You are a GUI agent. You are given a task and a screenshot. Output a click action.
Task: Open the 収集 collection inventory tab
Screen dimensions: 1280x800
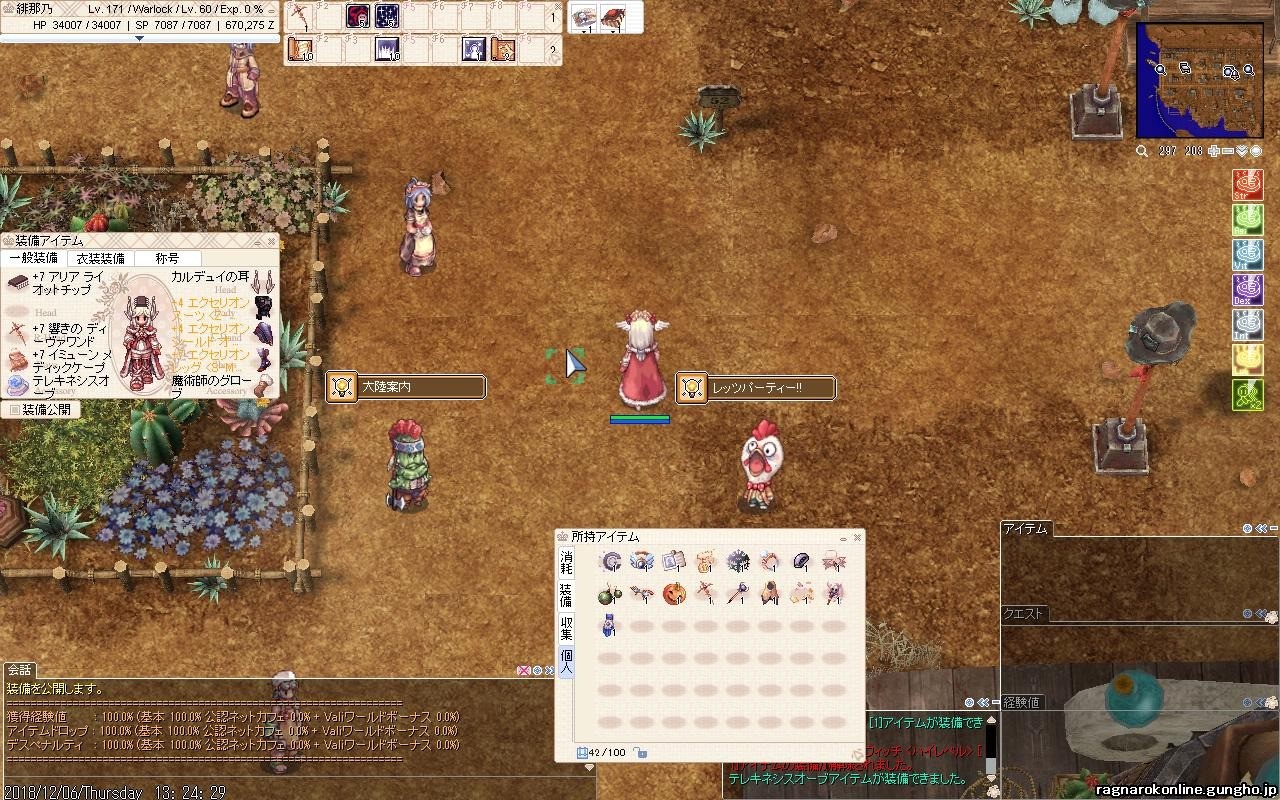[566, 628]
